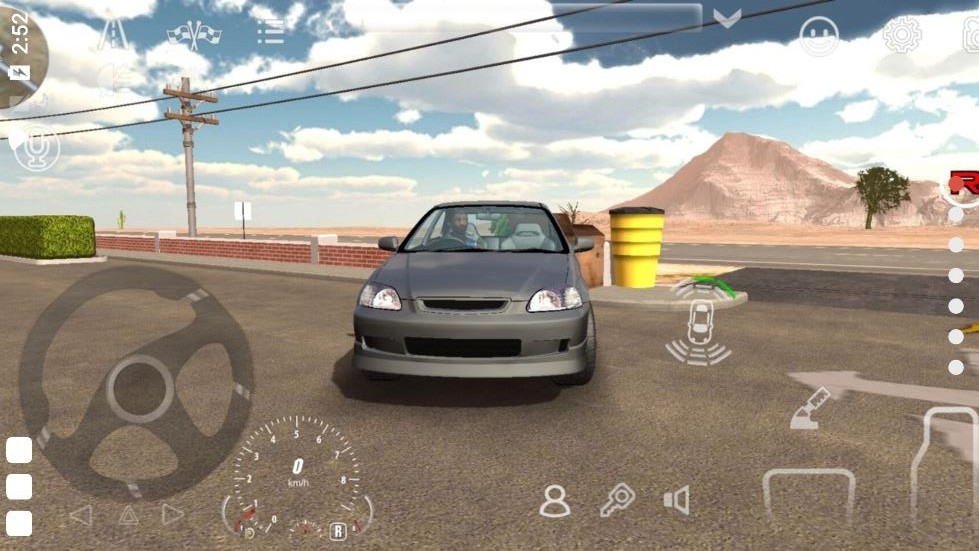Open the list menu icon
Screen dimensions: 979x551
270,32
